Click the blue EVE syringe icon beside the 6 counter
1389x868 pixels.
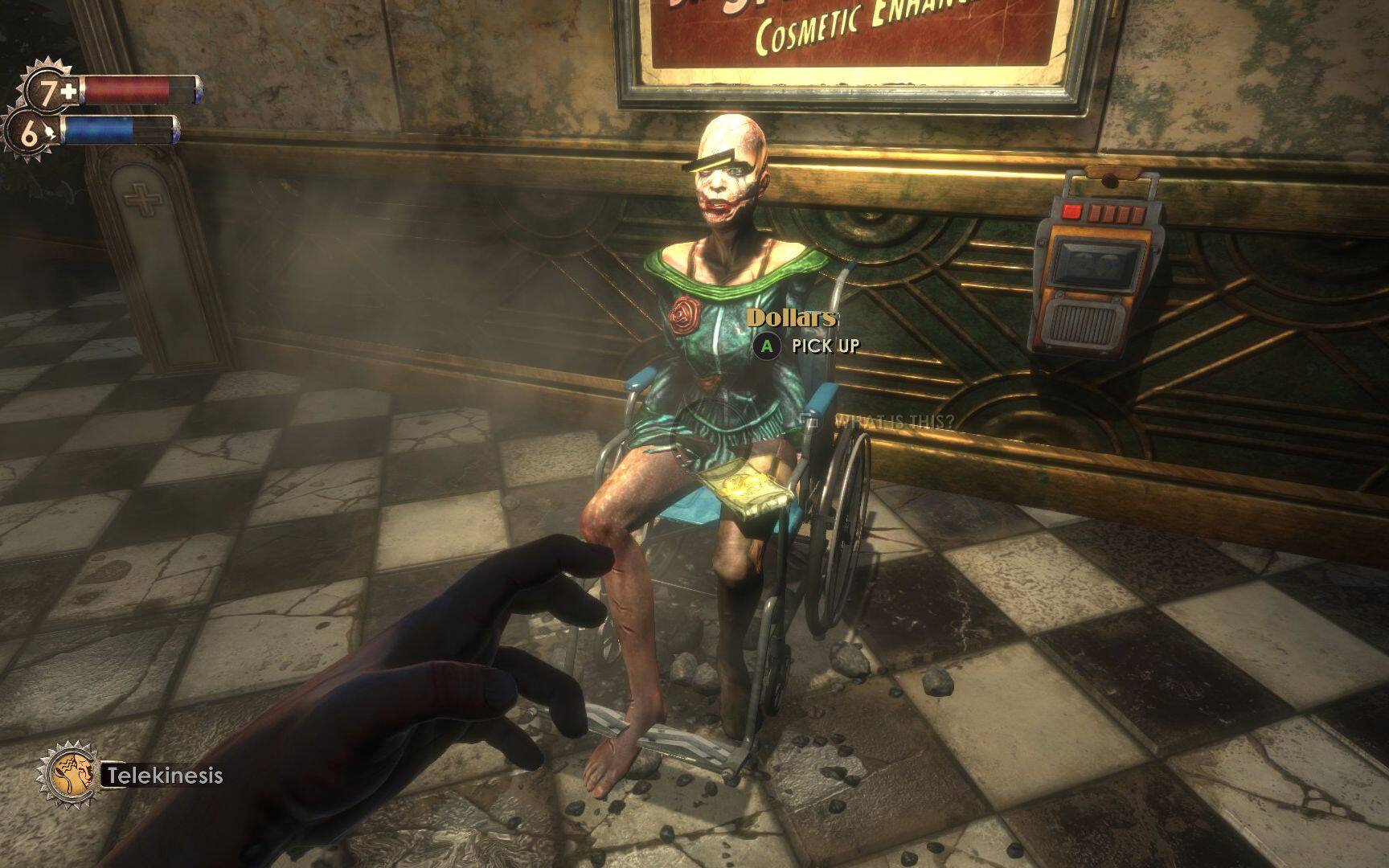pos(48,130)
